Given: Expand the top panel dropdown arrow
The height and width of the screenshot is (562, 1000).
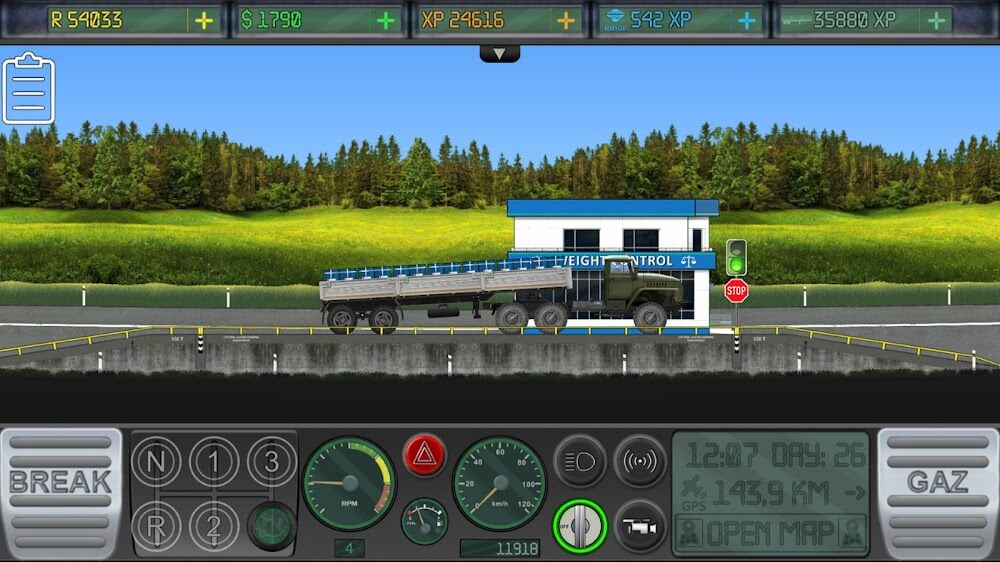Looking at the screenshot, I should click(499, 53).
